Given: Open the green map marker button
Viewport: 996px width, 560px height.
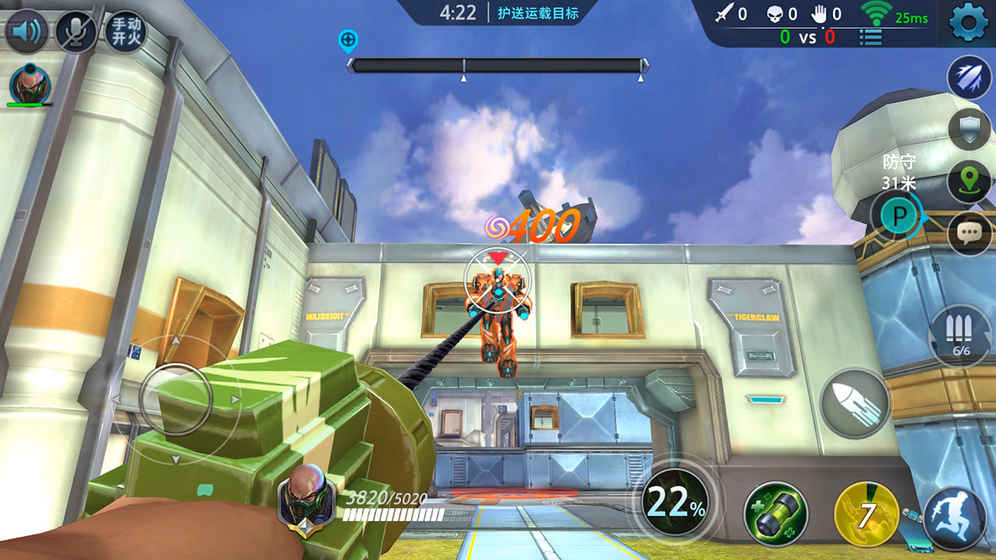Looking at the screenshot, I should coord(968,180).
